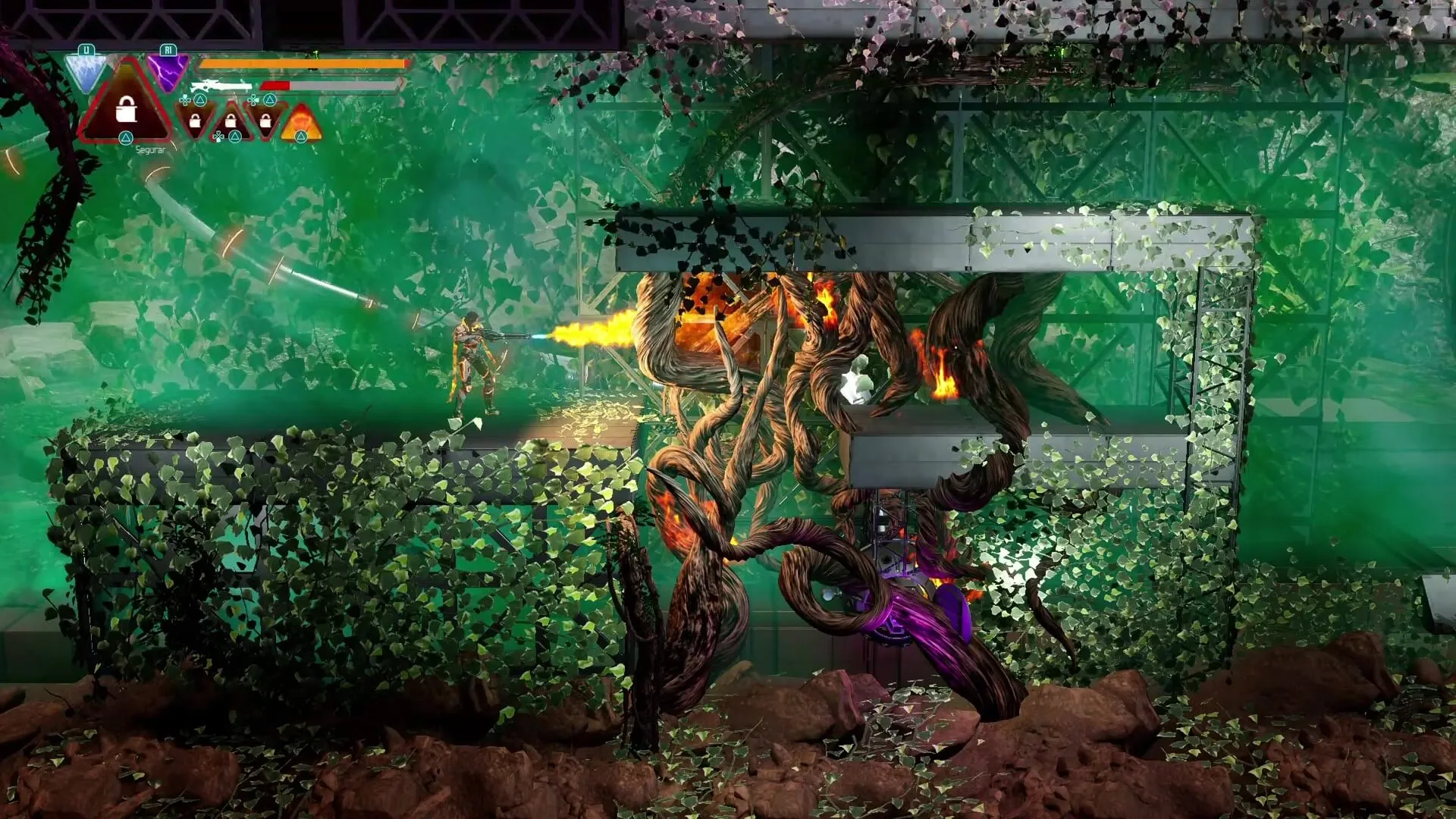Select the white rifle weapon icon
This screenshot has height=819, width=1456.
click(221, 86)
